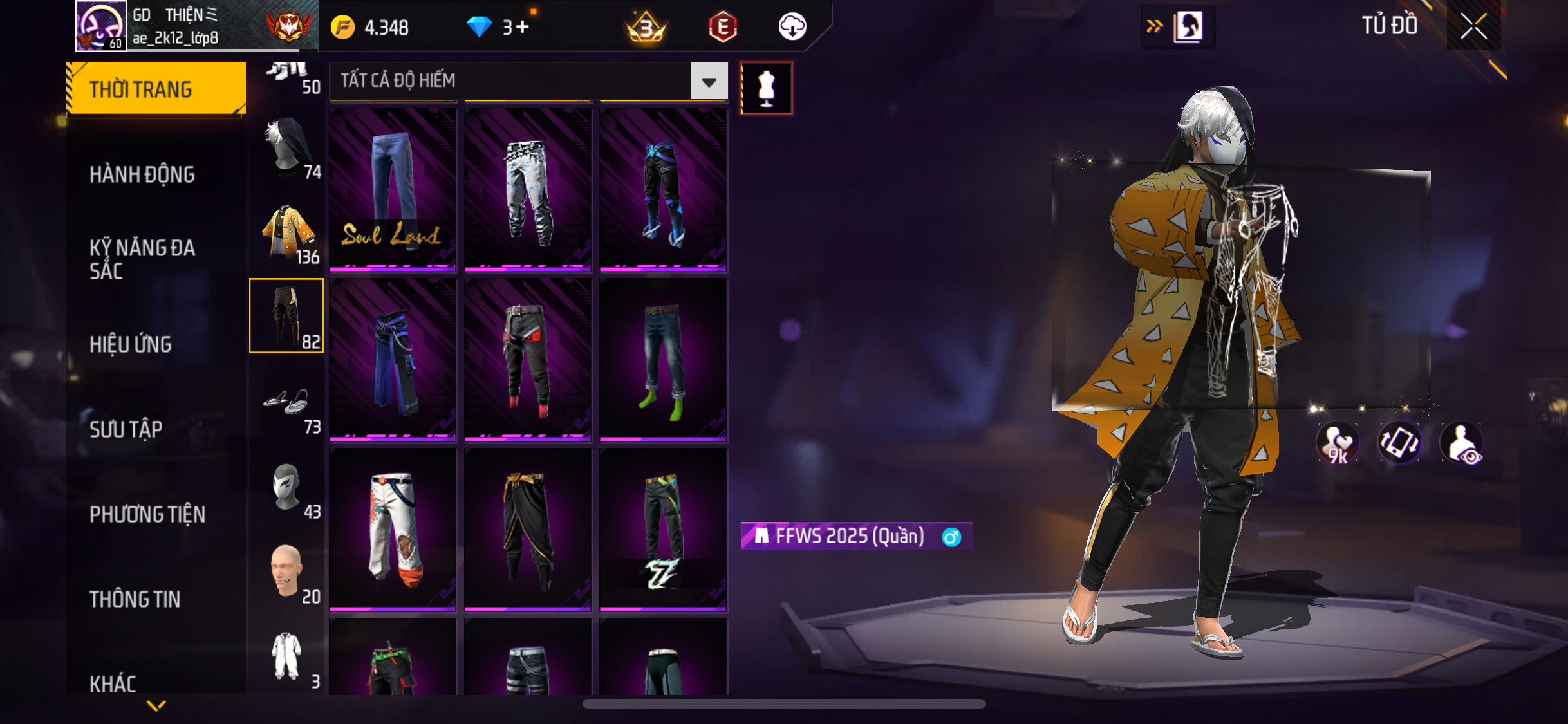Toggle the character view eye icon
The width and height of the screenshot is (1568, 724).
[1462, 443]
